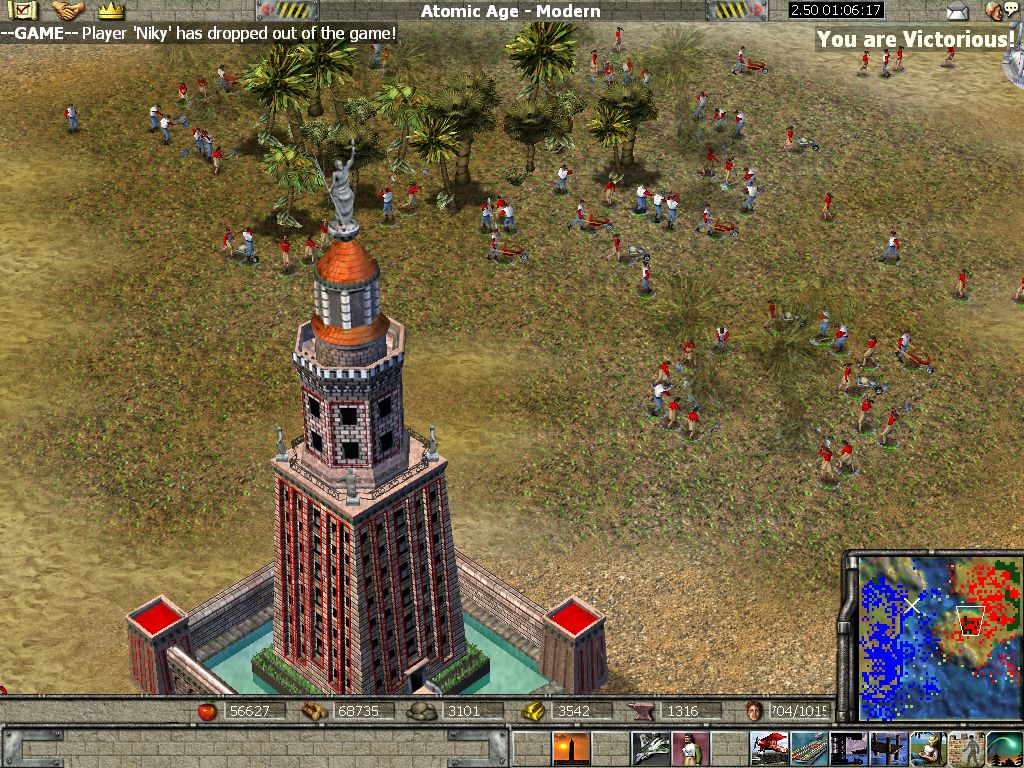1024x768 pixels.
Task: Open the game menu checklist icon
Action: point(24,11)
